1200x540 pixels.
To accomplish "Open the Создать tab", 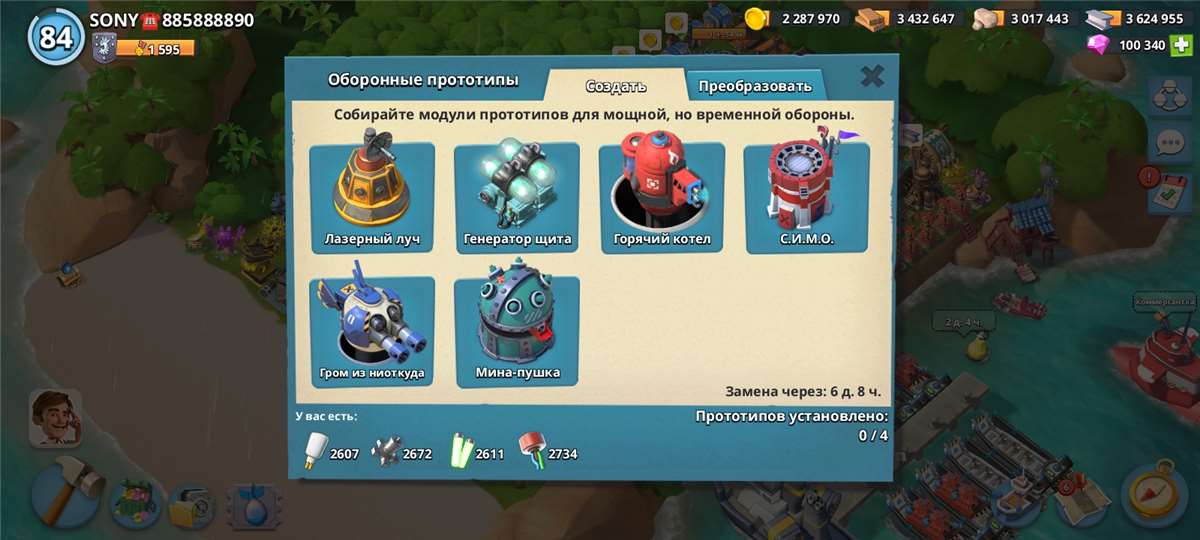I will click(x=616, y=85).
